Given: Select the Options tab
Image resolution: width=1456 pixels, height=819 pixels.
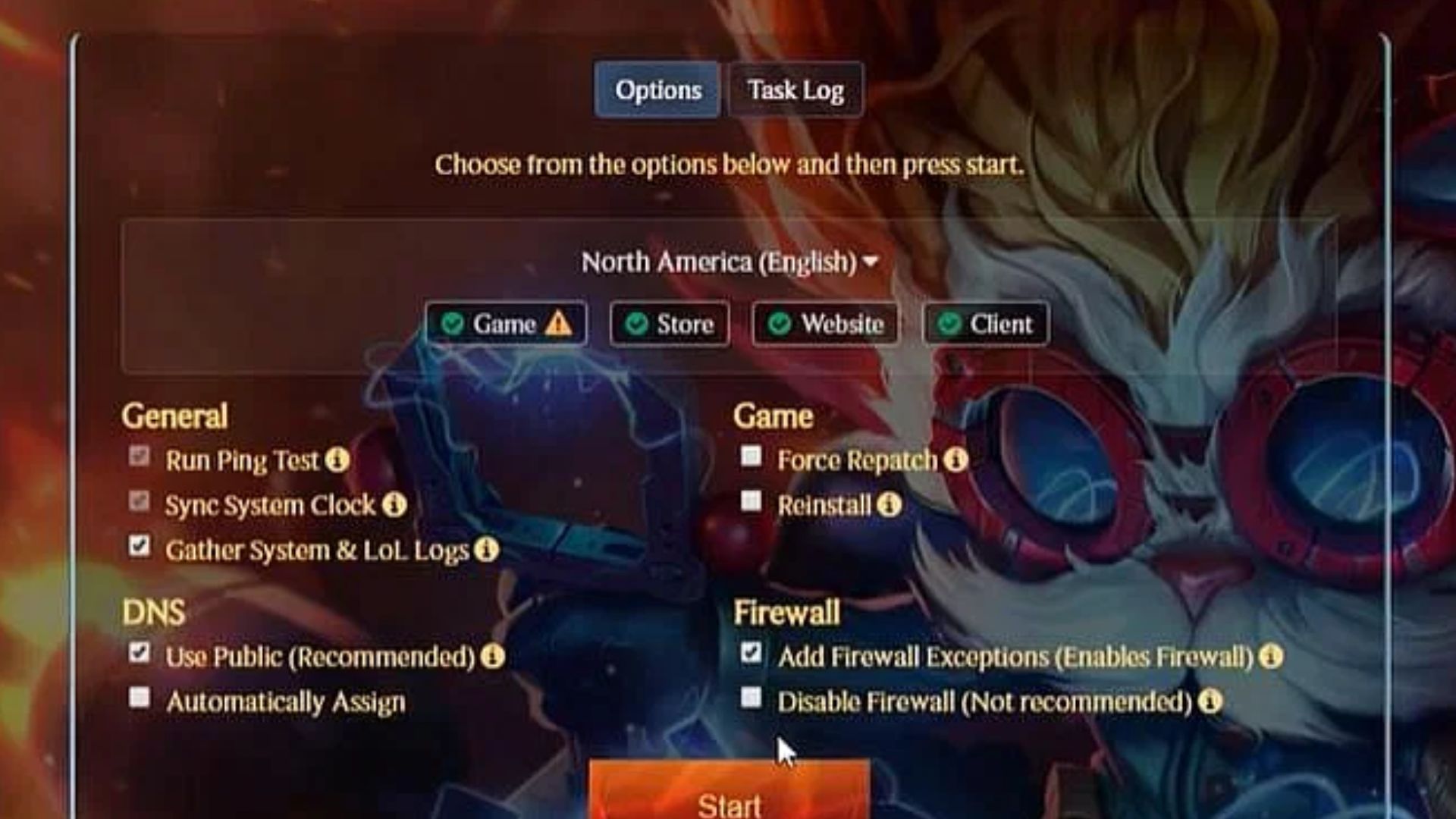Looking at the screenshot, I should tap(657, 90).
